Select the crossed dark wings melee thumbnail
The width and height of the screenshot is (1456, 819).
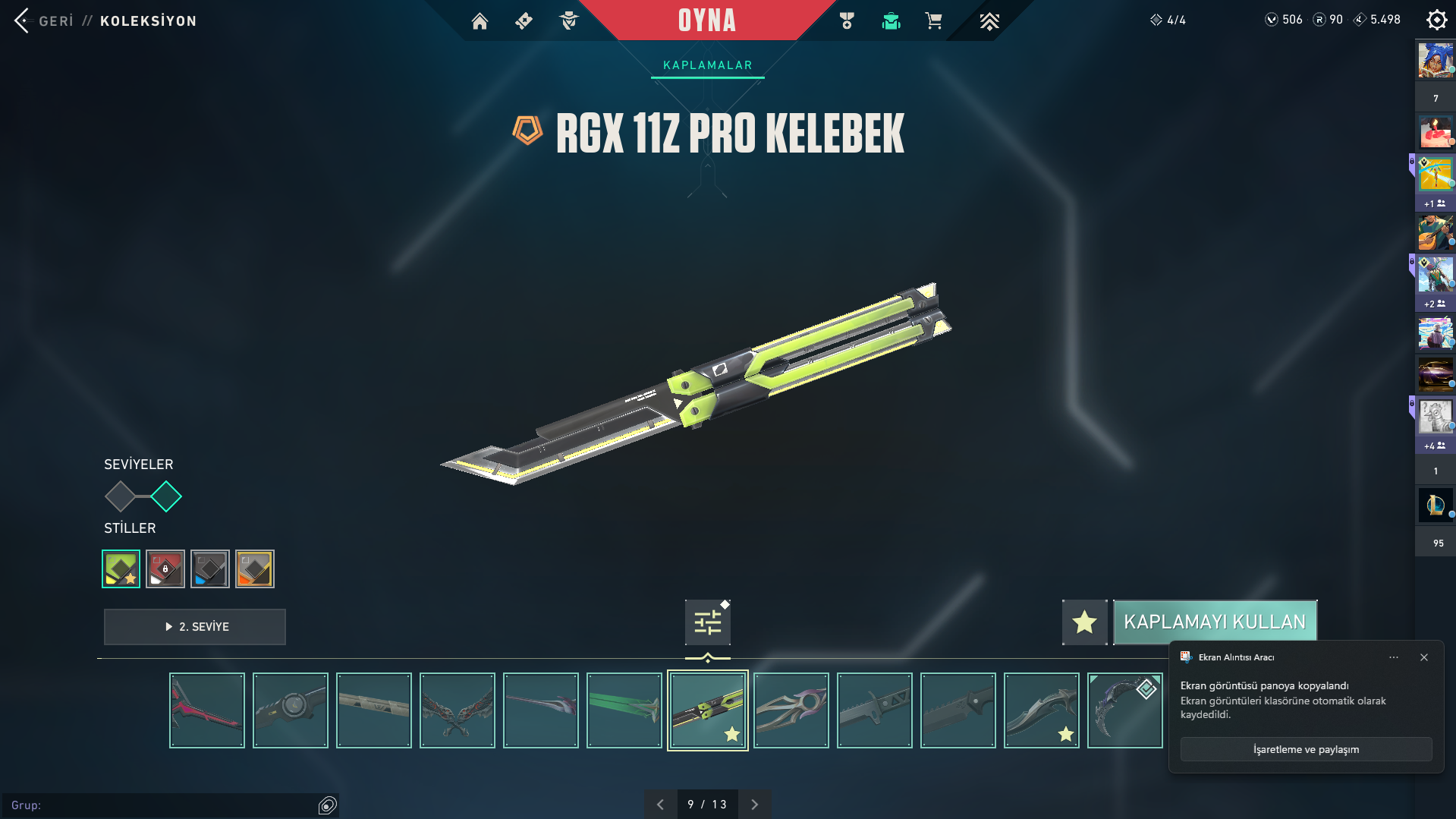[x=458, y=710]
